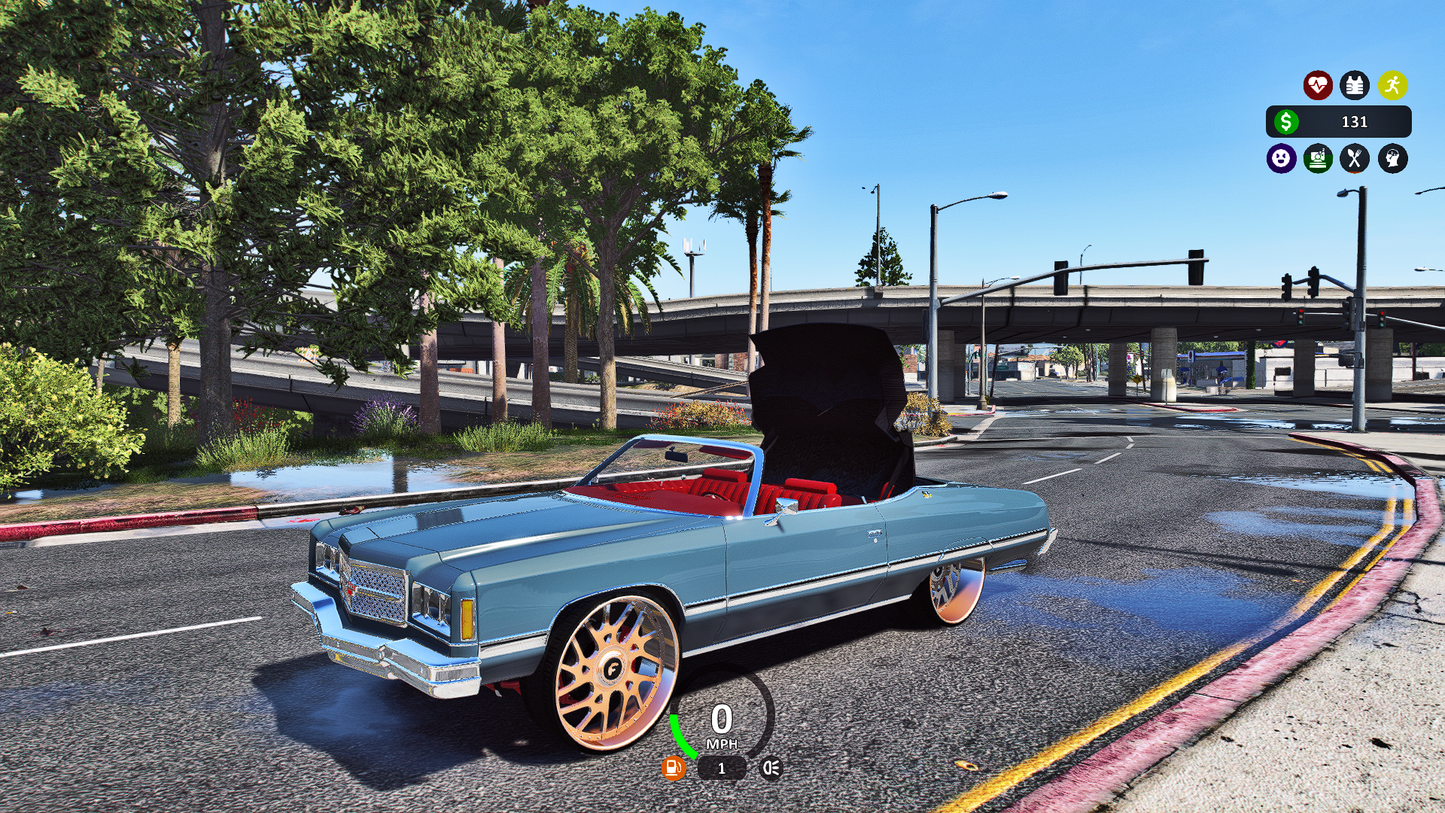Select the head with brain icon
1445x813 pixels.
coord(1392,158)
